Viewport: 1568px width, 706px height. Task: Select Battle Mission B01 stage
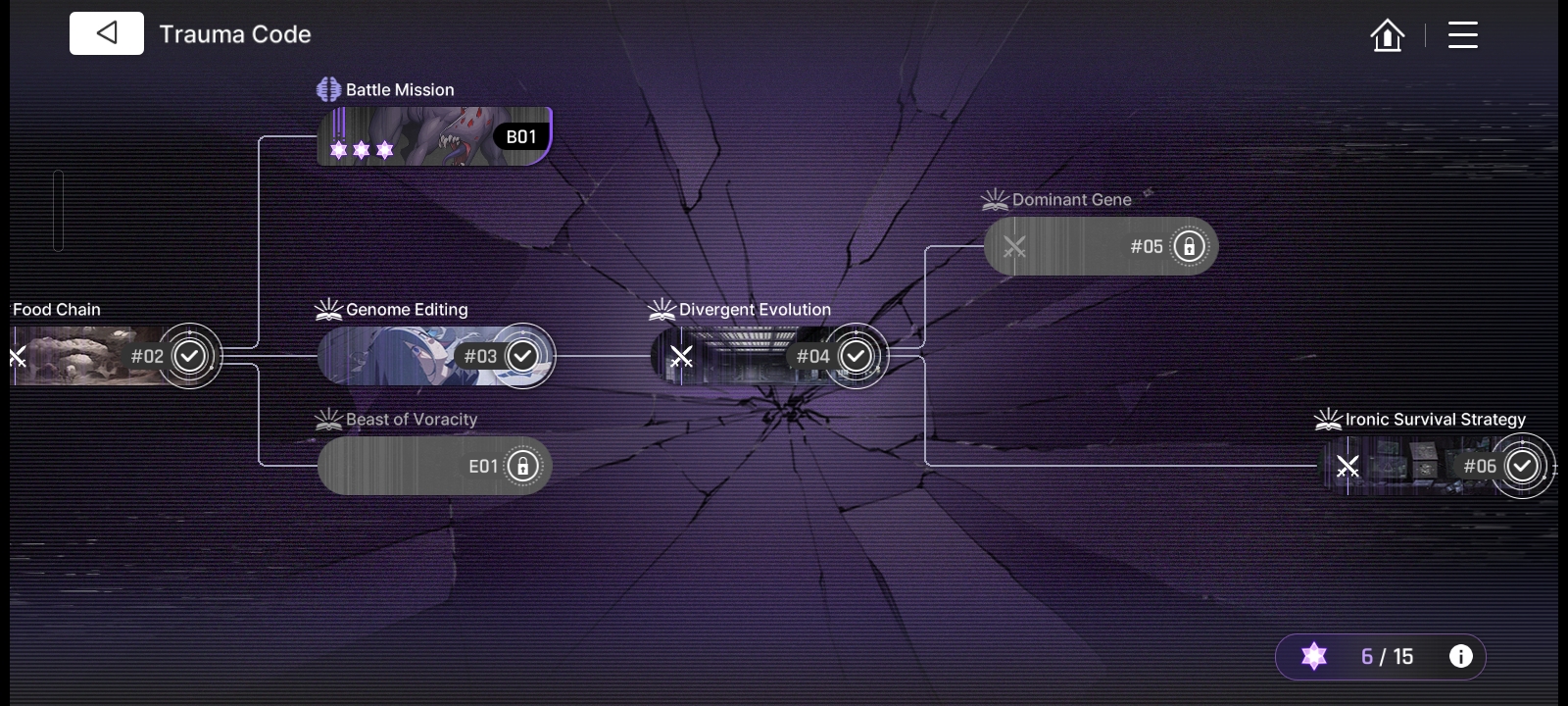(x=434, y=136)
